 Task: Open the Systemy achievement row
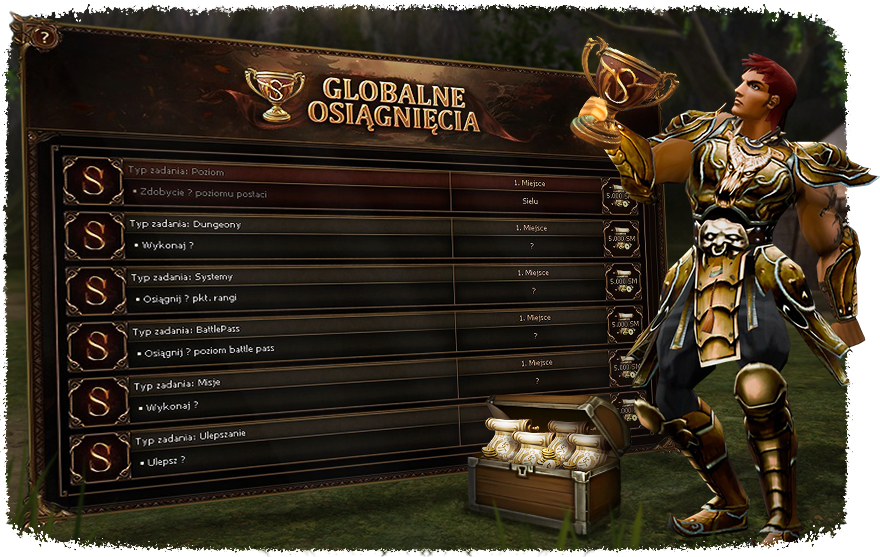(x=290, y=287)
